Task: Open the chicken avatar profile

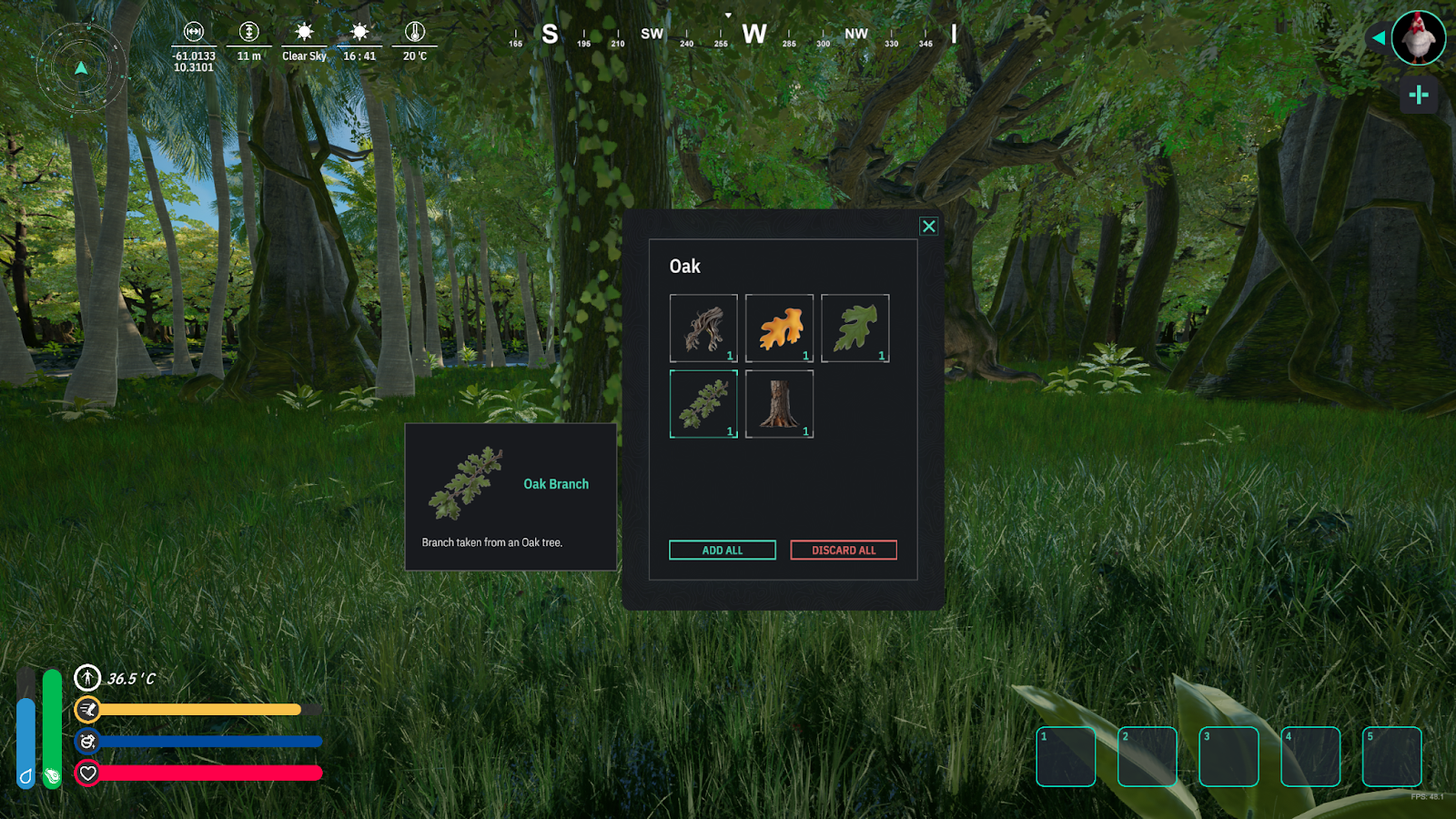Action: 1418,38
